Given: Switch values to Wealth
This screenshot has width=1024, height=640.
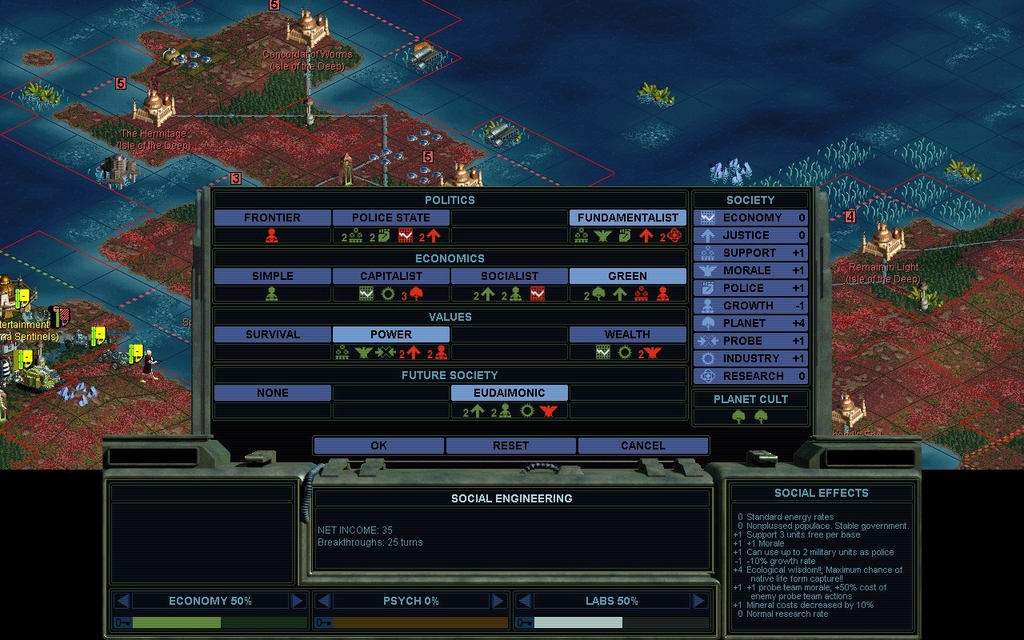Looking at the screenshot, I should (x=628, y=335).
